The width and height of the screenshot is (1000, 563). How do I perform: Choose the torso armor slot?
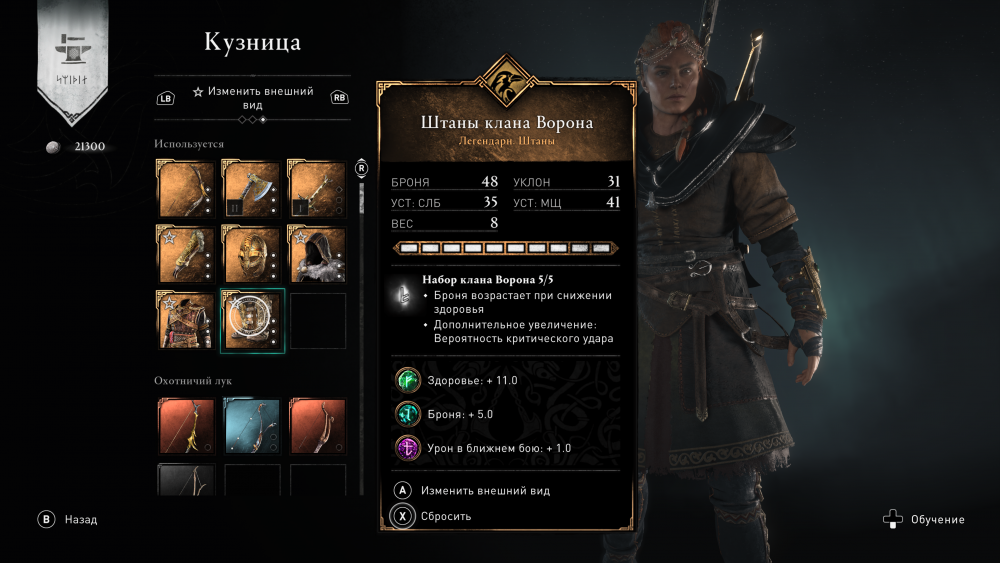pos(187,320)
